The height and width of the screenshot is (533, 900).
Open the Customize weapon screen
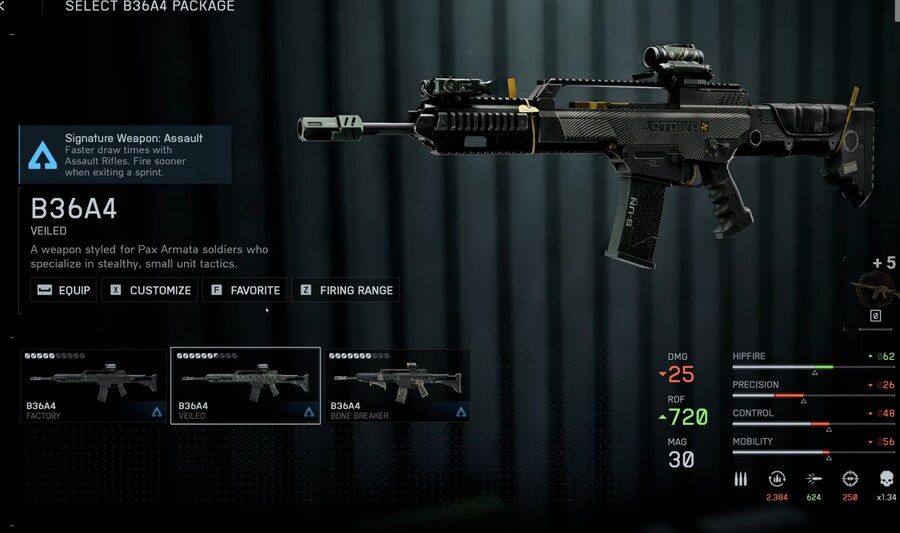pyautogui.click(x=150, y=290)
